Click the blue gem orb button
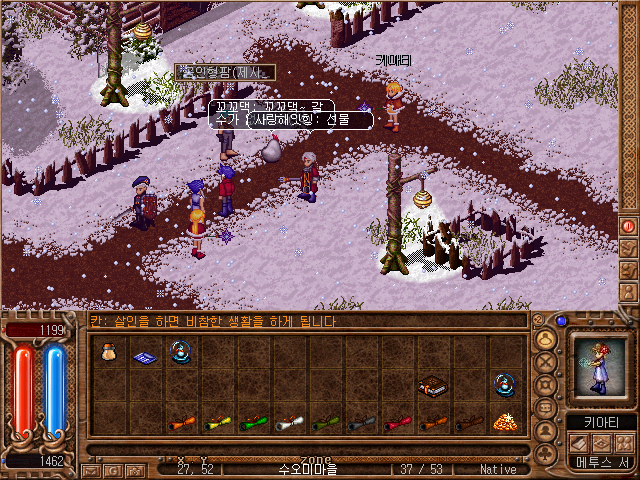 [x=561, y=321]
